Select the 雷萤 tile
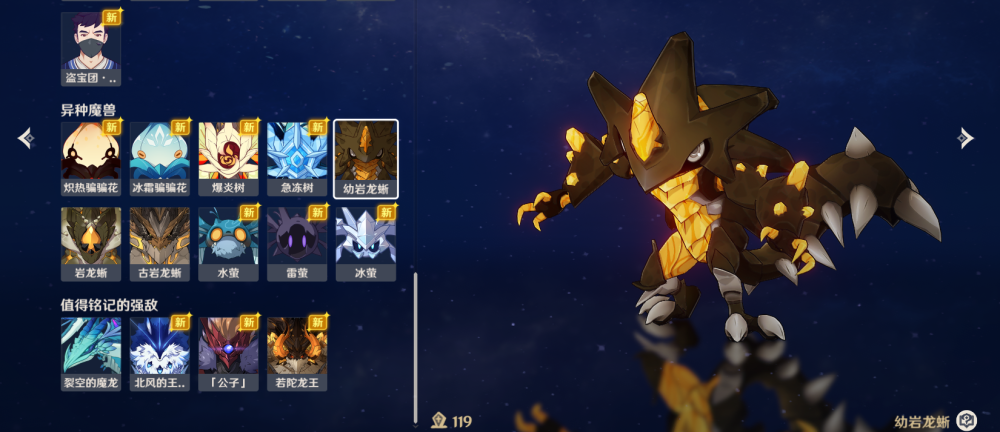The height and width of the screenshot is (432, 1000). (x=297, y=243)
